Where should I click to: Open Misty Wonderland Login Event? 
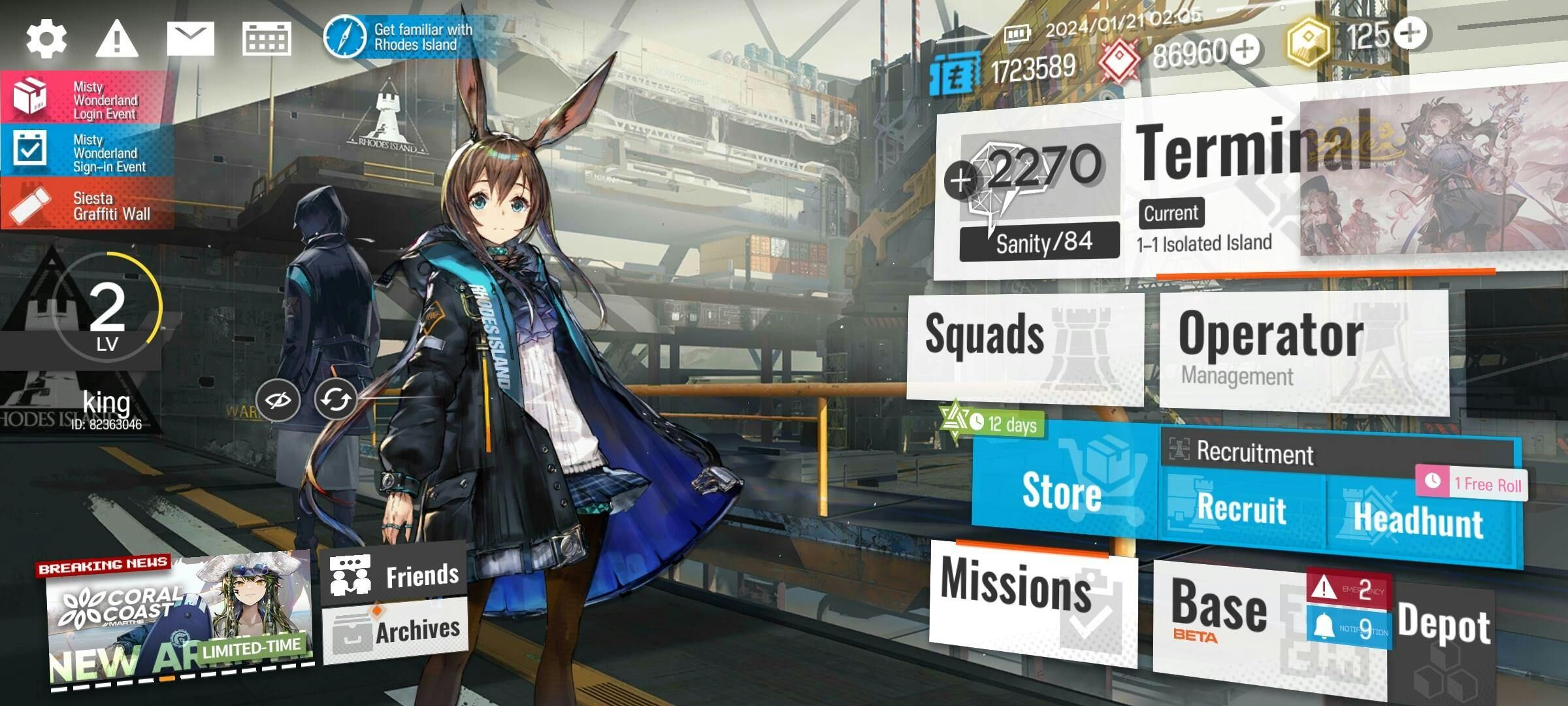[87, 98]
